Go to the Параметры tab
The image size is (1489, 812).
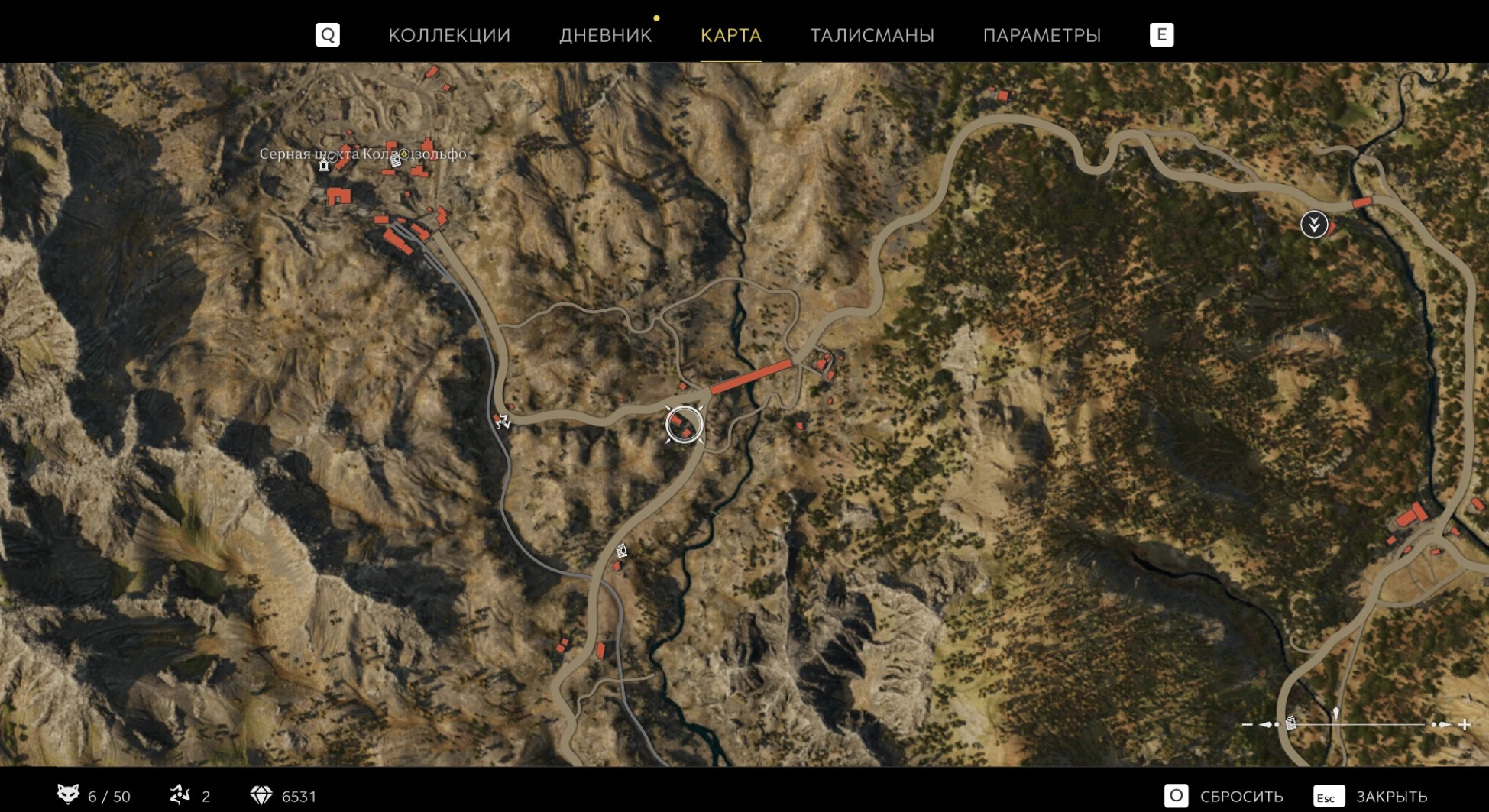click(x=1041, y=35)
